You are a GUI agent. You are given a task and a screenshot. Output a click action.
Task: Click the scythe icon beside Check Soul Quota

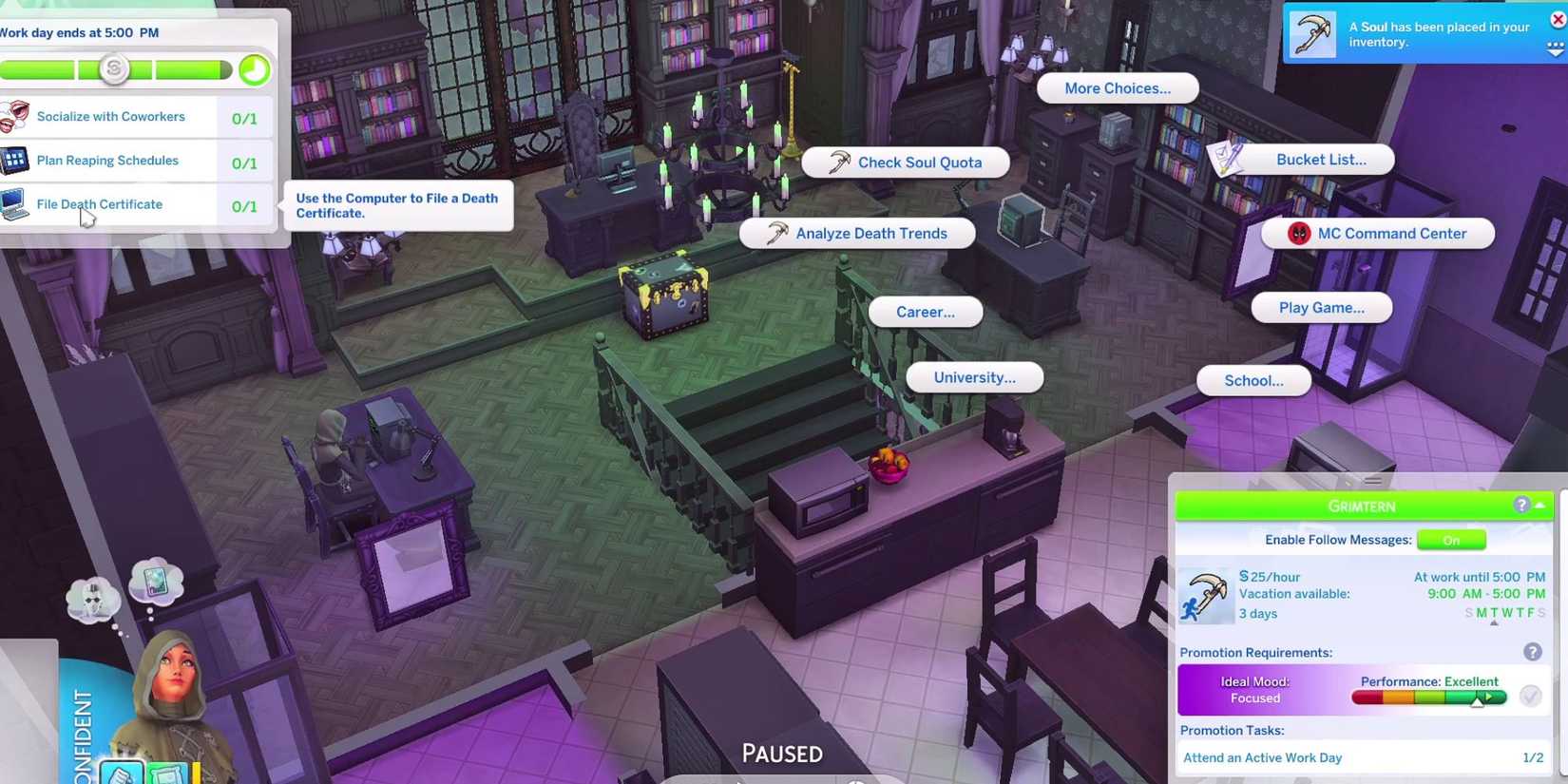click(837, 162)
